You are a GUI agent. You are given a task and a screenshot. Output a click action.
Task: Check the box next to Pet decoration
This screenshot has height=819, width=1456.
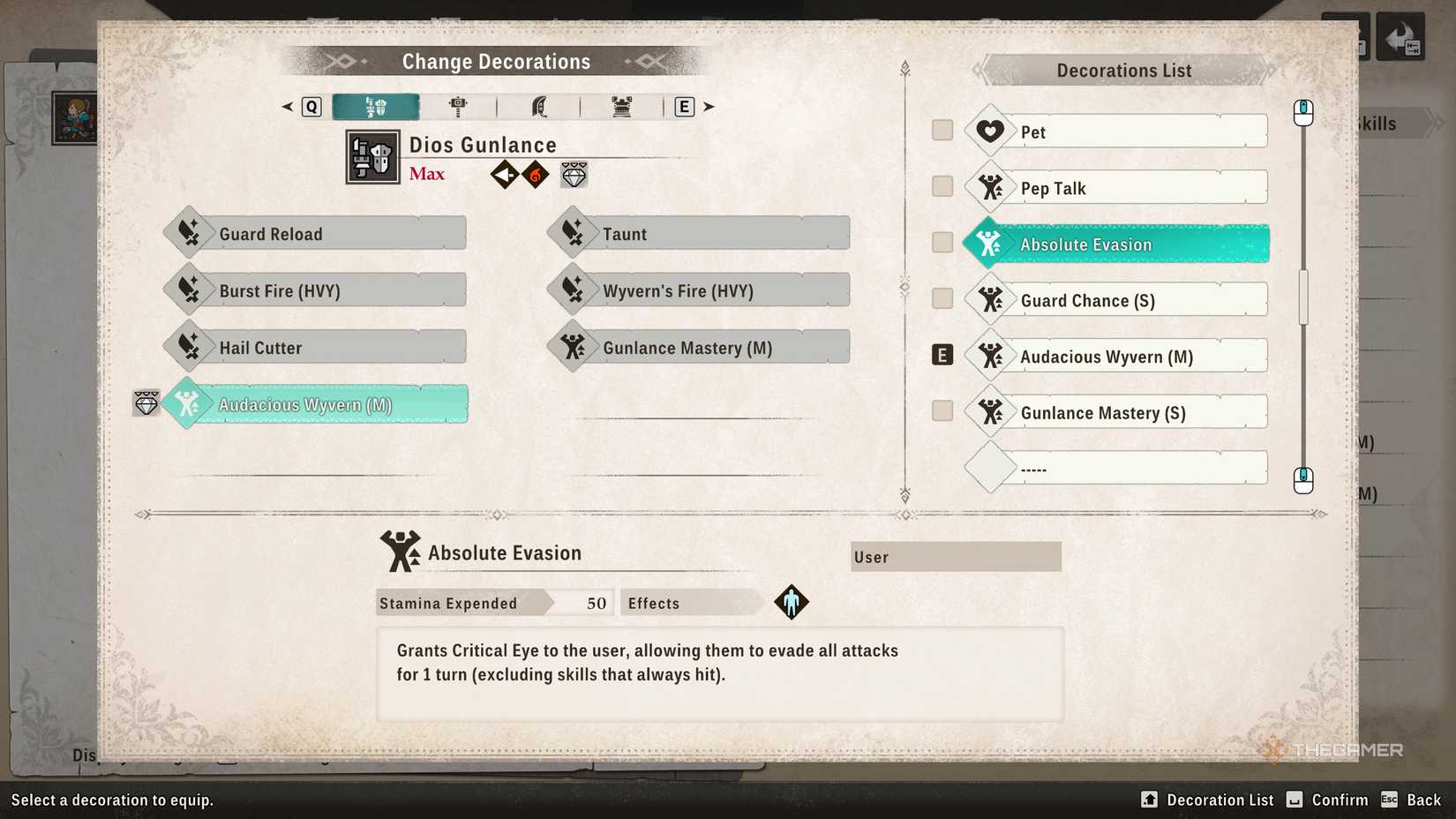pos(942,129)
